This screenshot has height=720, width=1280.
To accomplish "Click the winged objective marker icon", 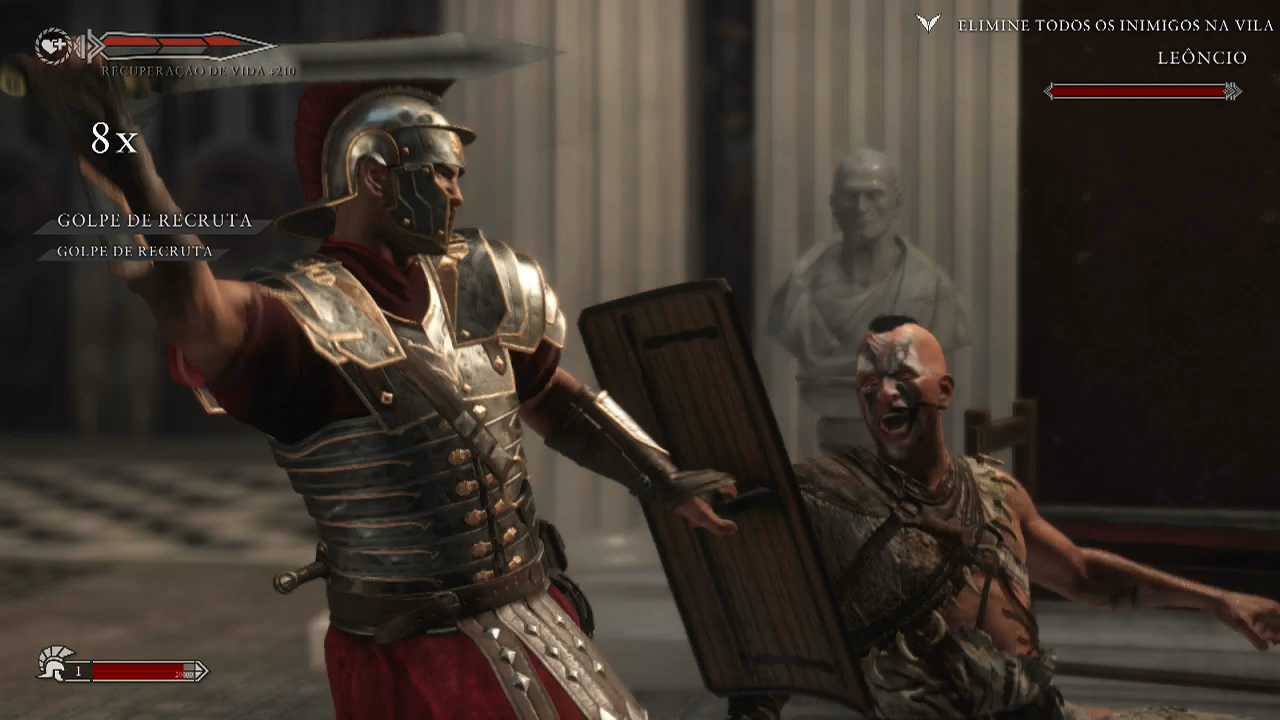I will [929, 23].
